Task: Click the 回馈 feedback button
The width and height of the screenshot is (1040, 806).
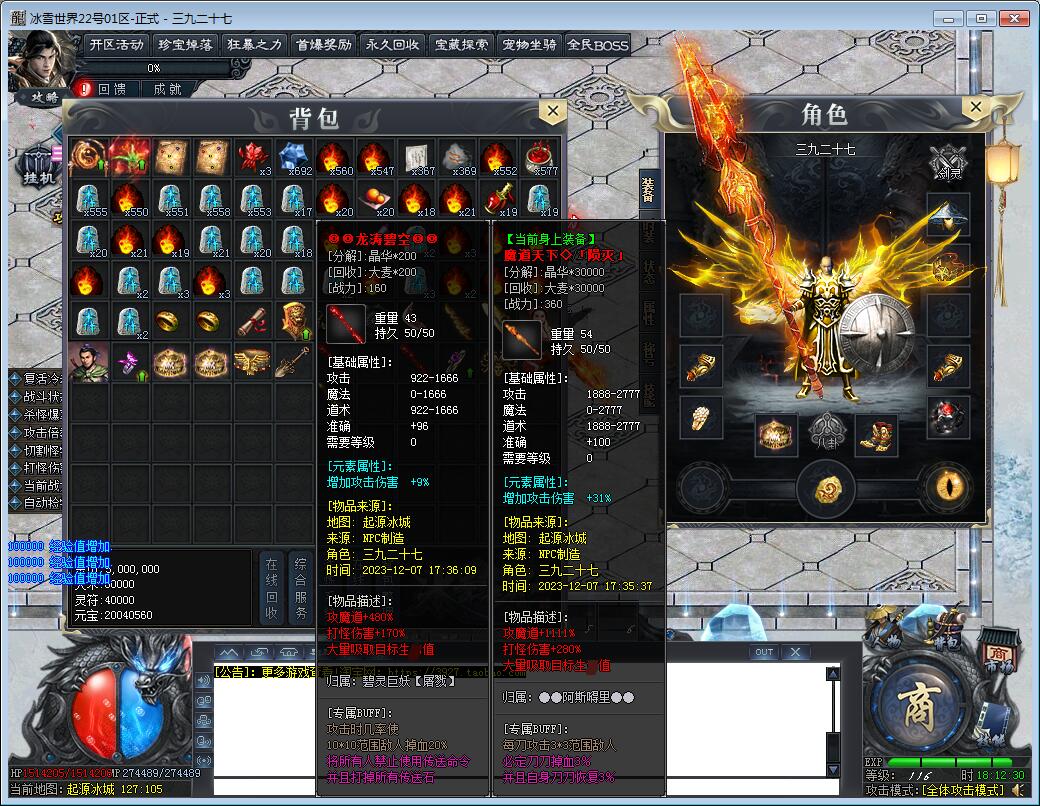Action: coord(112,89)
